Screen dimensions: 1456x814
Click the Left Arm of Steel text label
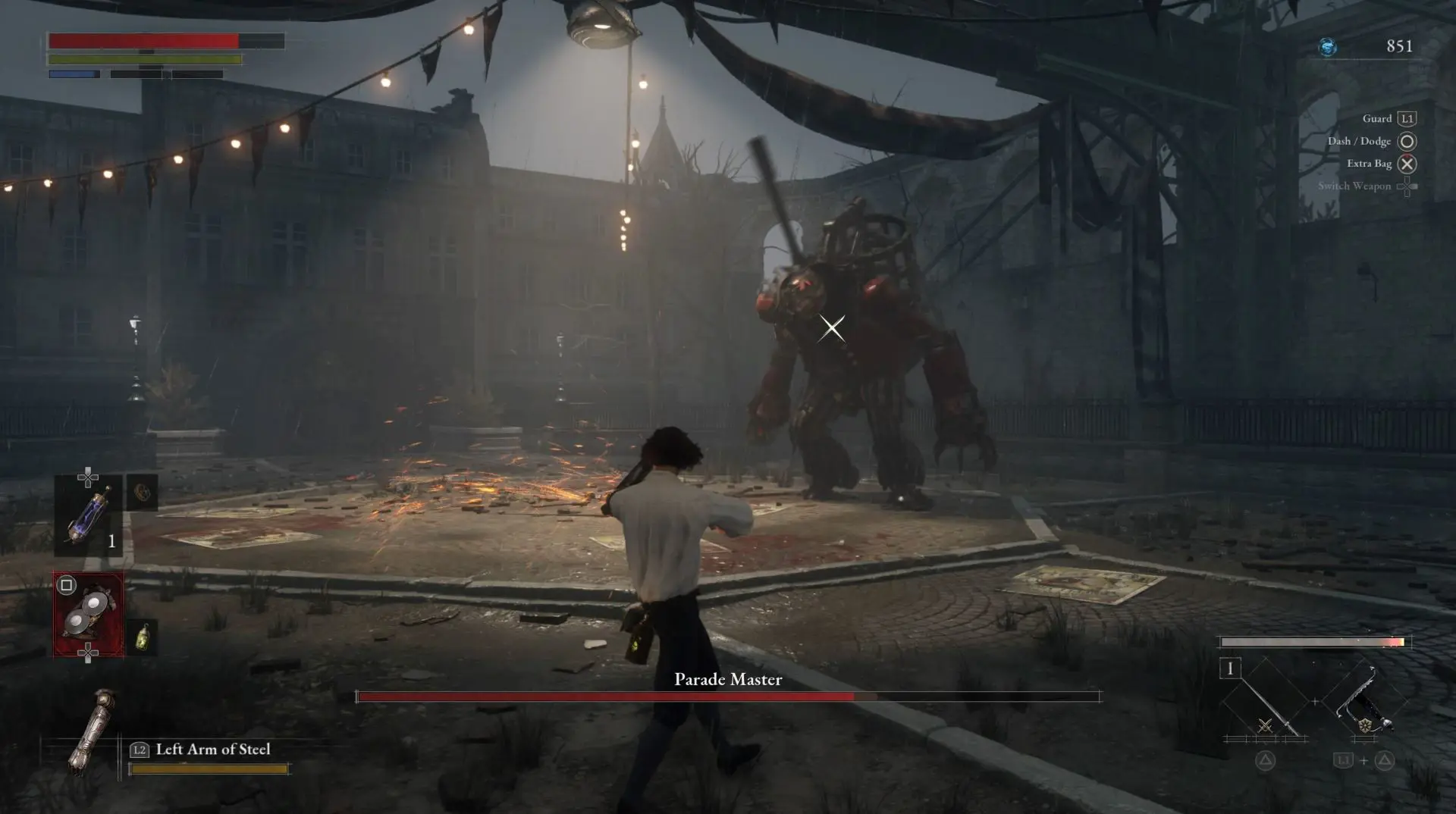(212, 749)
